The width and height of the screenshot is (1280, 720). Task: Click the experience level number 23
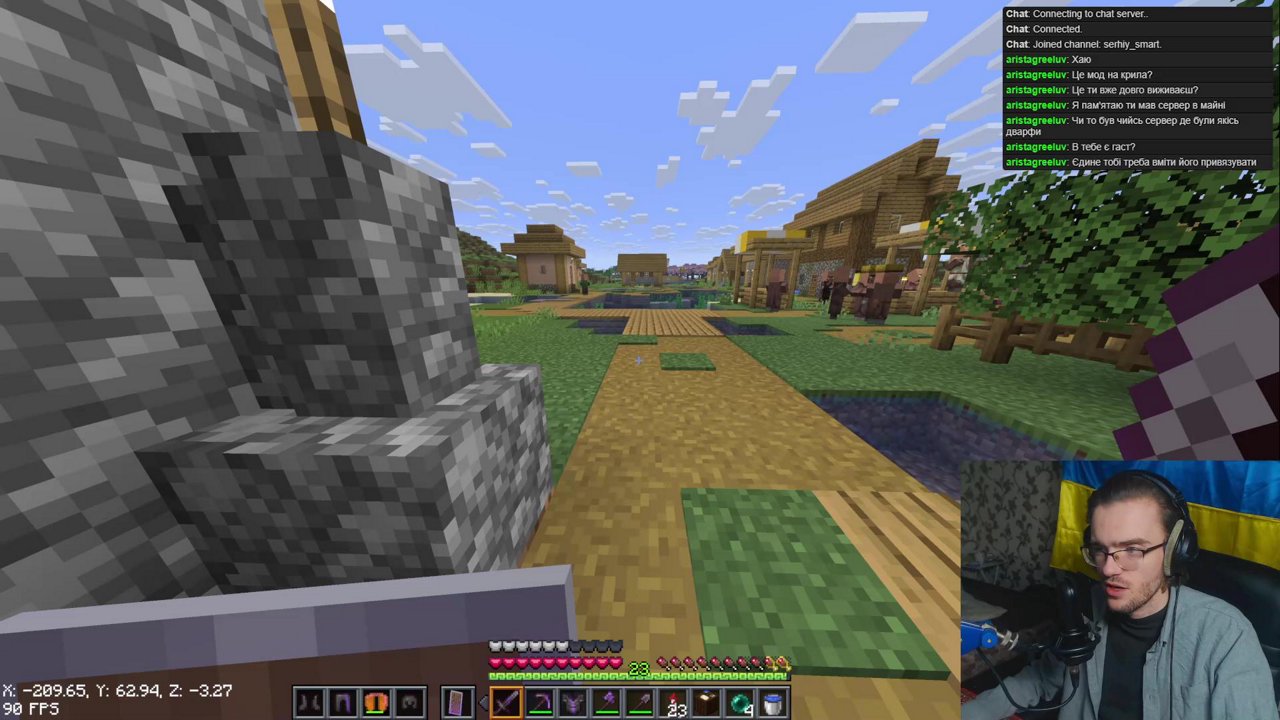(640, 668)
